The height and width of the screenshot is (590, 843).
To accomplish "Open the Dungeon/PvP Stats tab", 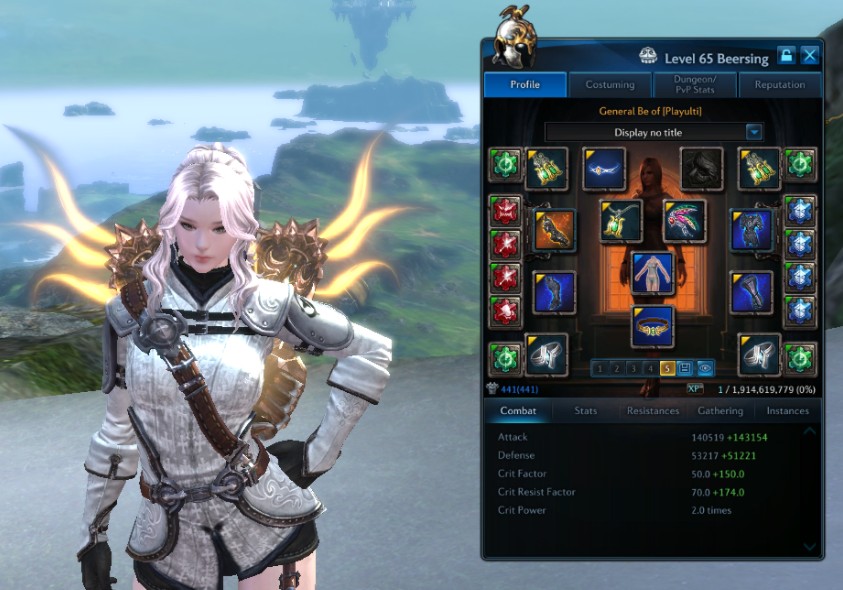I will coord(694,85).
